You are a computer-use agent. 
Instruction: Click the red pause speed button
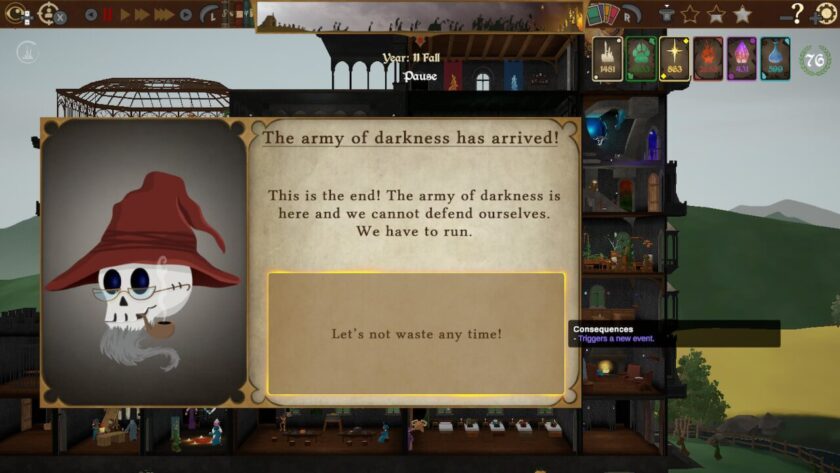point(108,15)
